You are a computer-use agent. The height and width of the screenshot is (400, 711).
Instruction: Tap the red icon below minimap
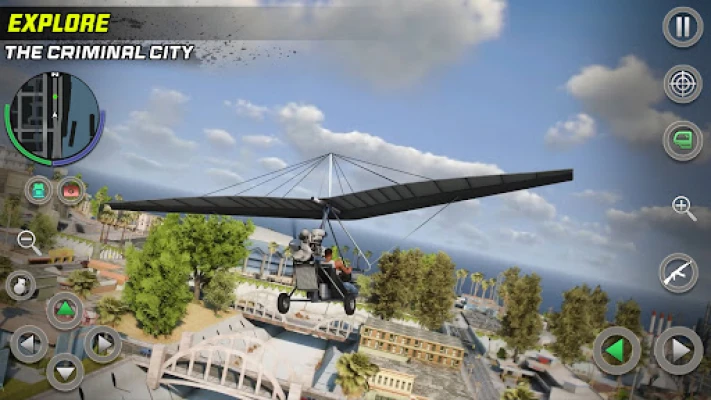pyautogui.click(x=71, y=189)
